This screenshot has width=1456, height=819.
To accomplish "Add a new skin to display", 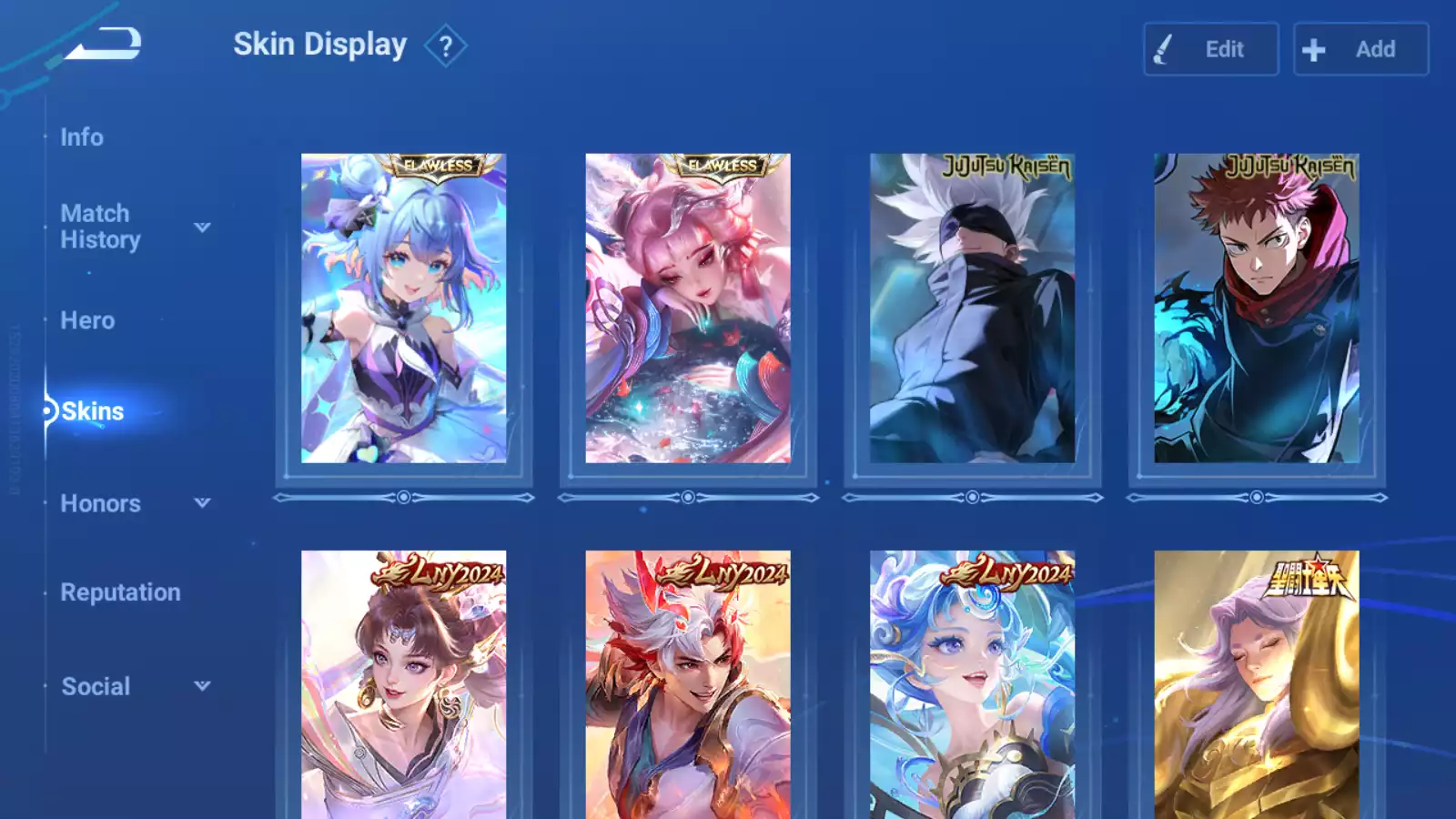I will 1360,49.
